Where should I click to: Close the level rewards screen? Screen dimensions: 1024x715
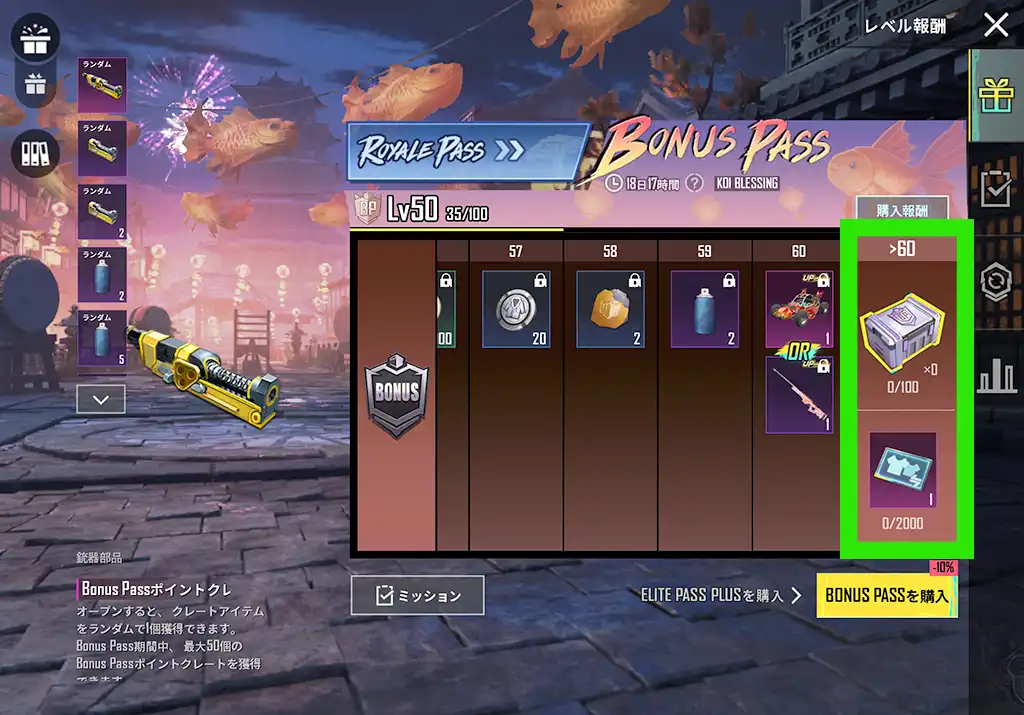(x=996, y=25)
